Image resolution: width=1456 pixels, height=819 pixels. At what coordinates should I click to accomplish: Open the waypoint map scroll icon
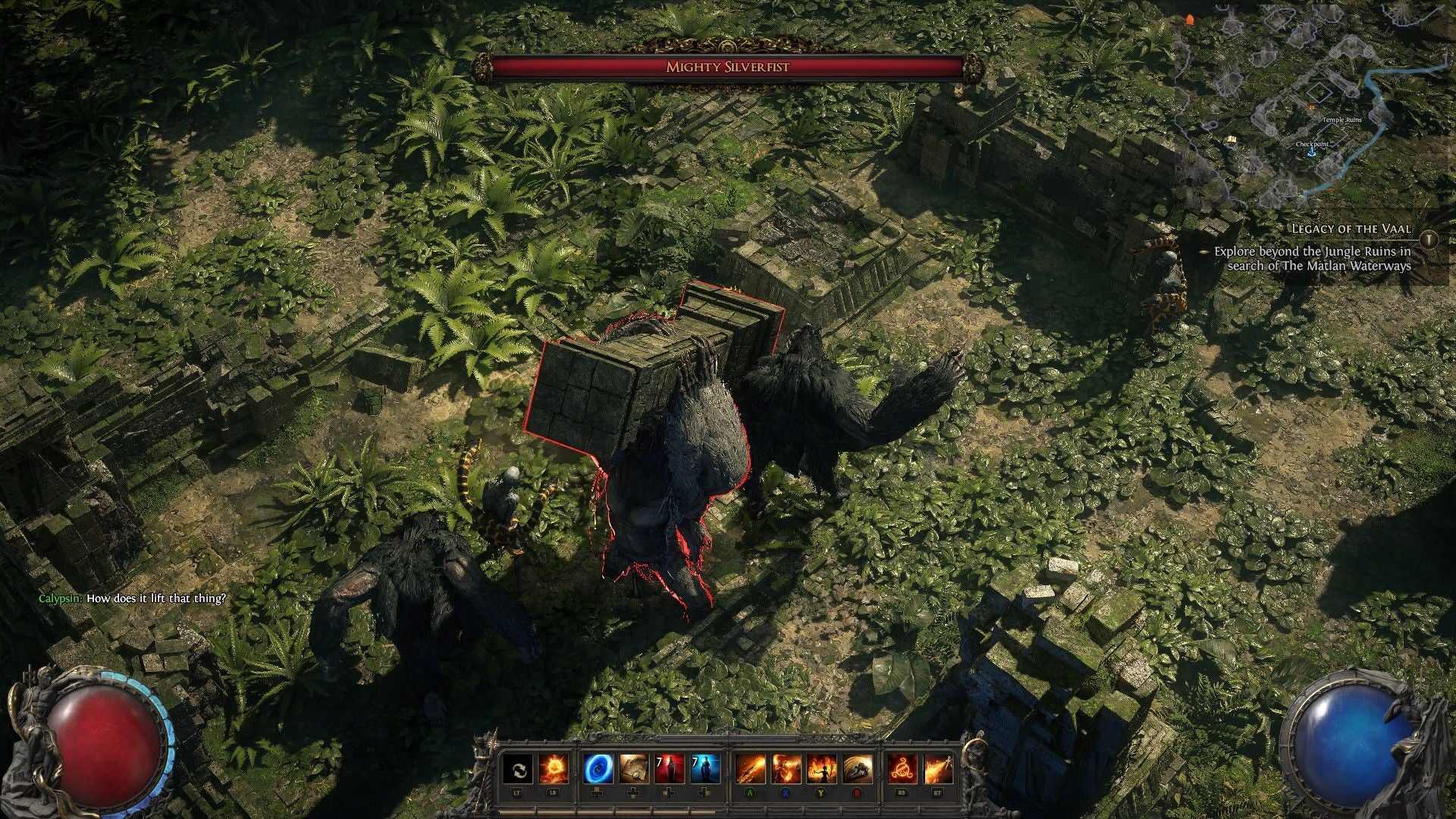click(633, 769)
